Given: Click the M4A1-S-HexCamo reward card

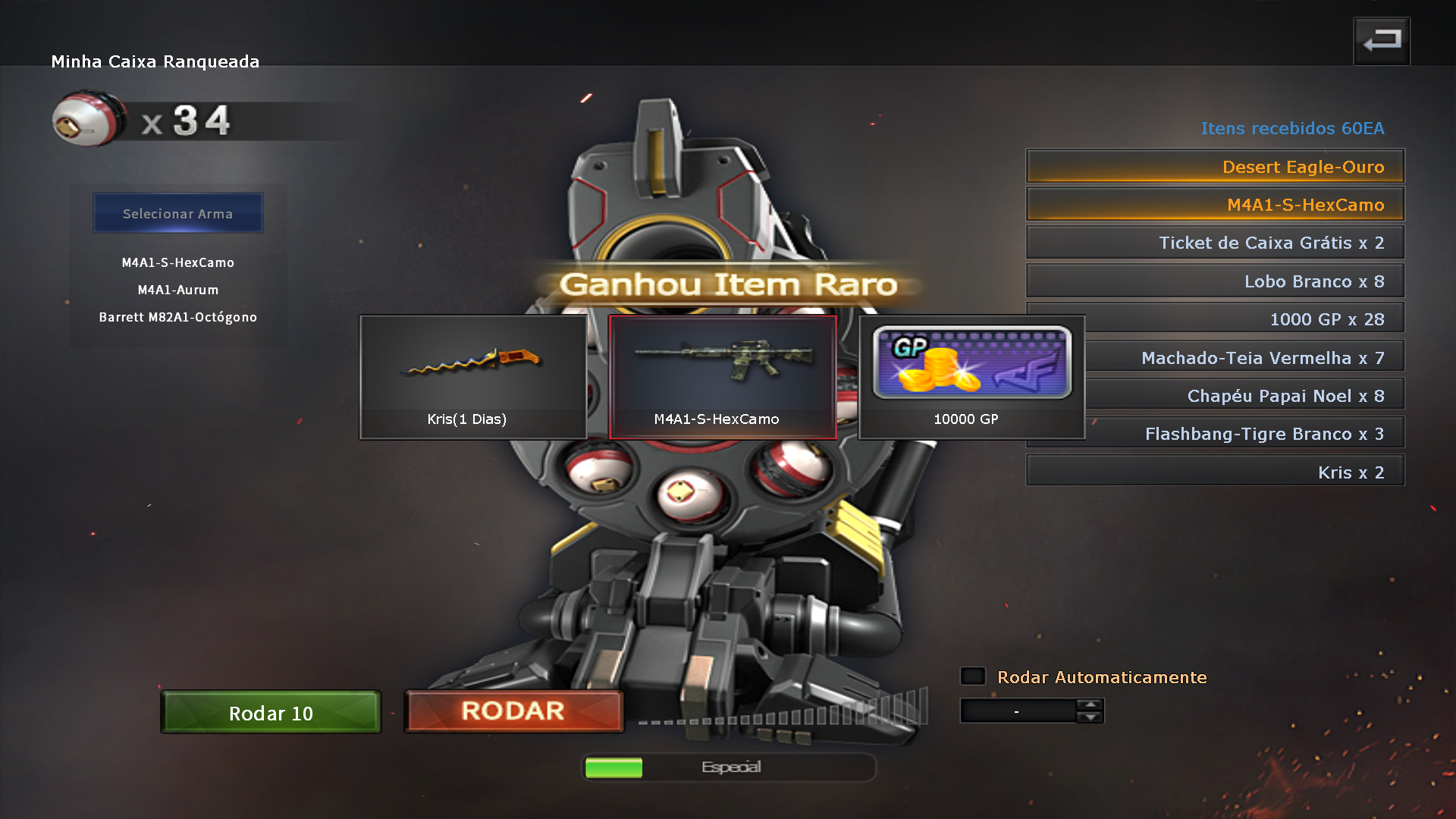Looking at the screenshot, I should 722,377.
